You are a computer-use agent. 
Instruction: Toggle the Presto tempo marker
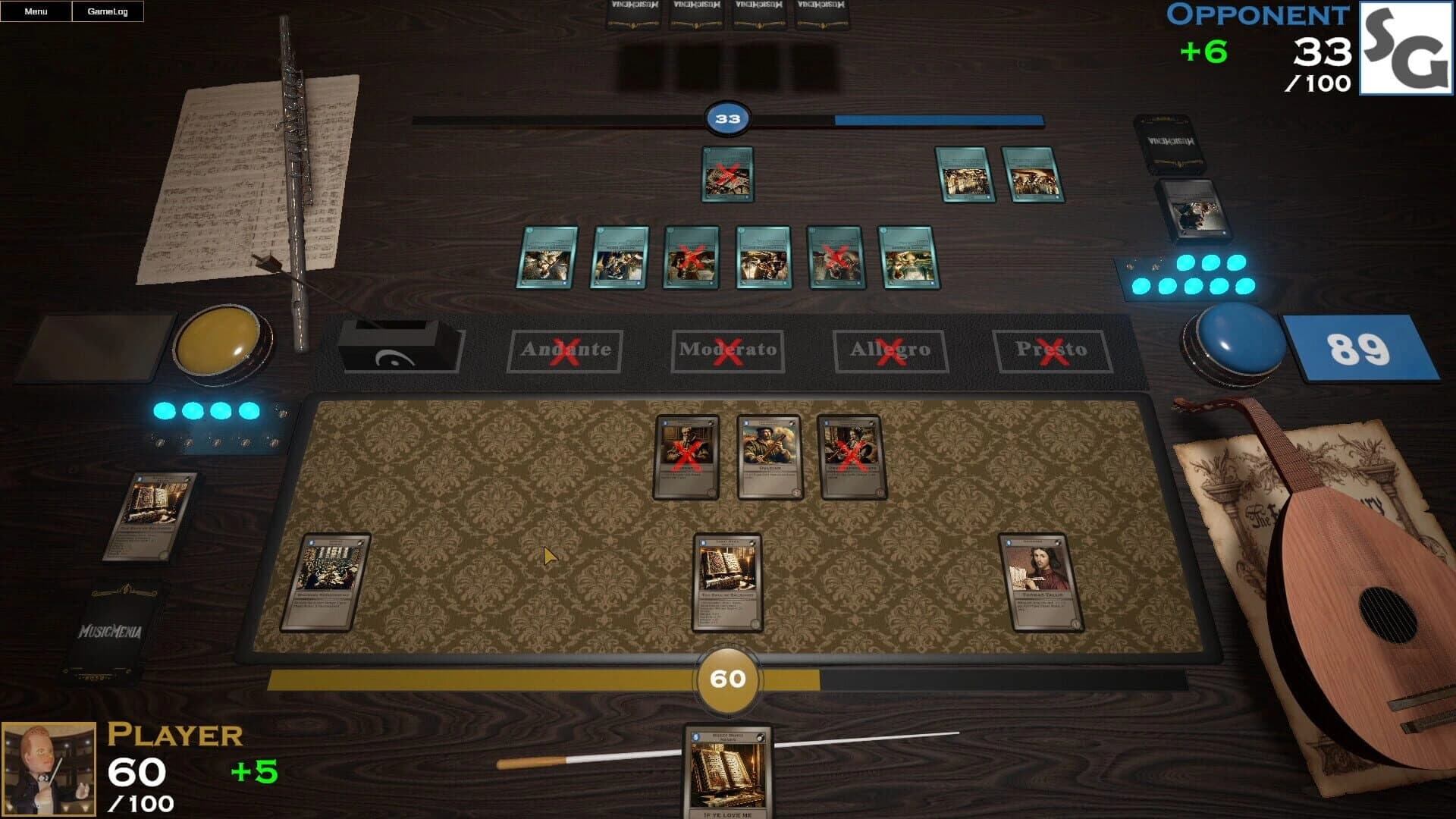tap(1050, 350)
